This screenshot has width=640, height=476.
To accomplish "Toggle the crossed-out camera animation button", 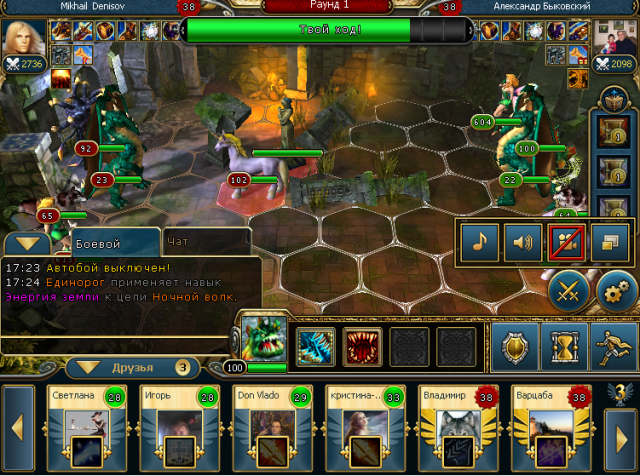I will 564,241.
